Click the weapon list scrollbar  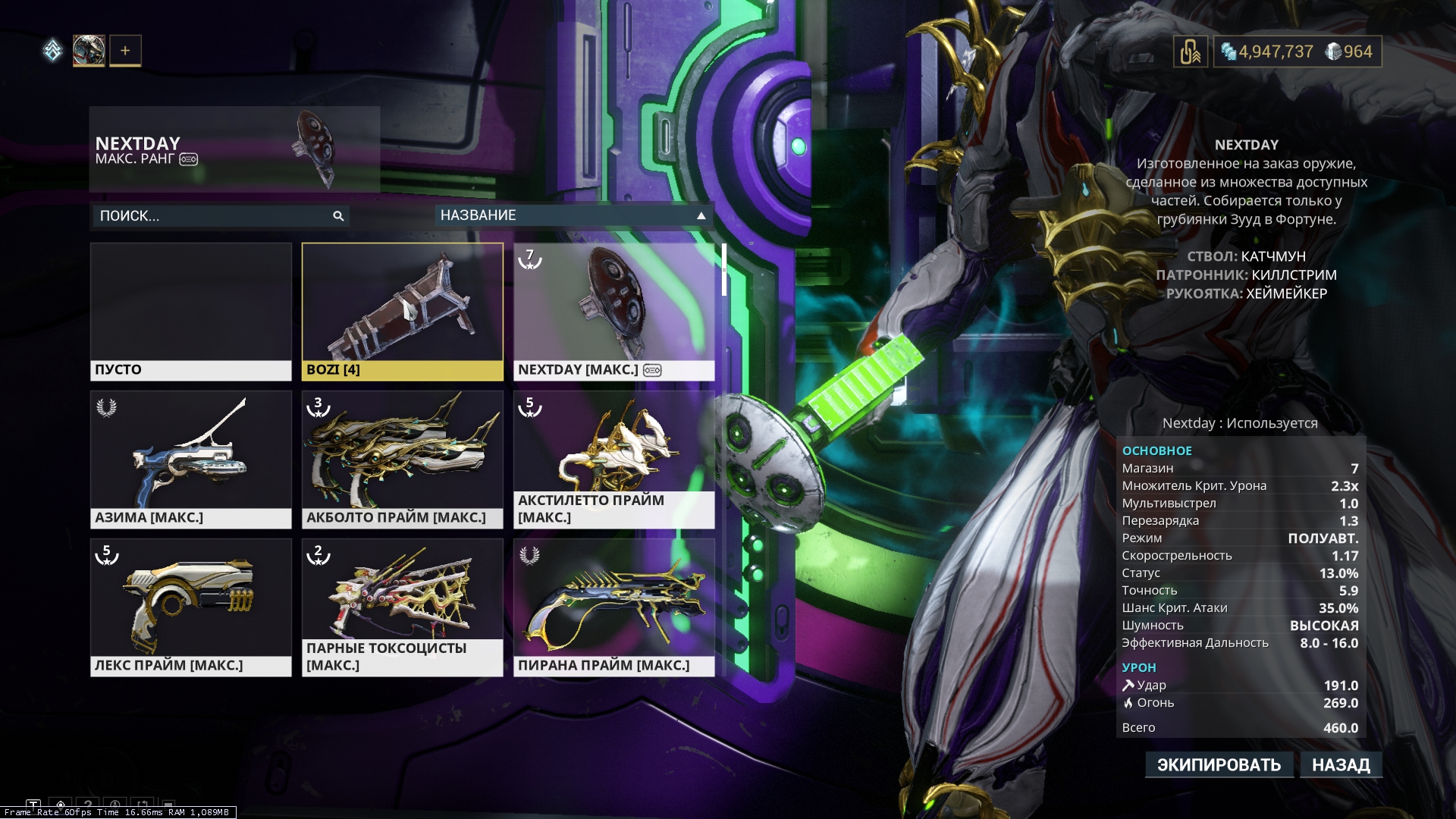[x=724, y=270]
